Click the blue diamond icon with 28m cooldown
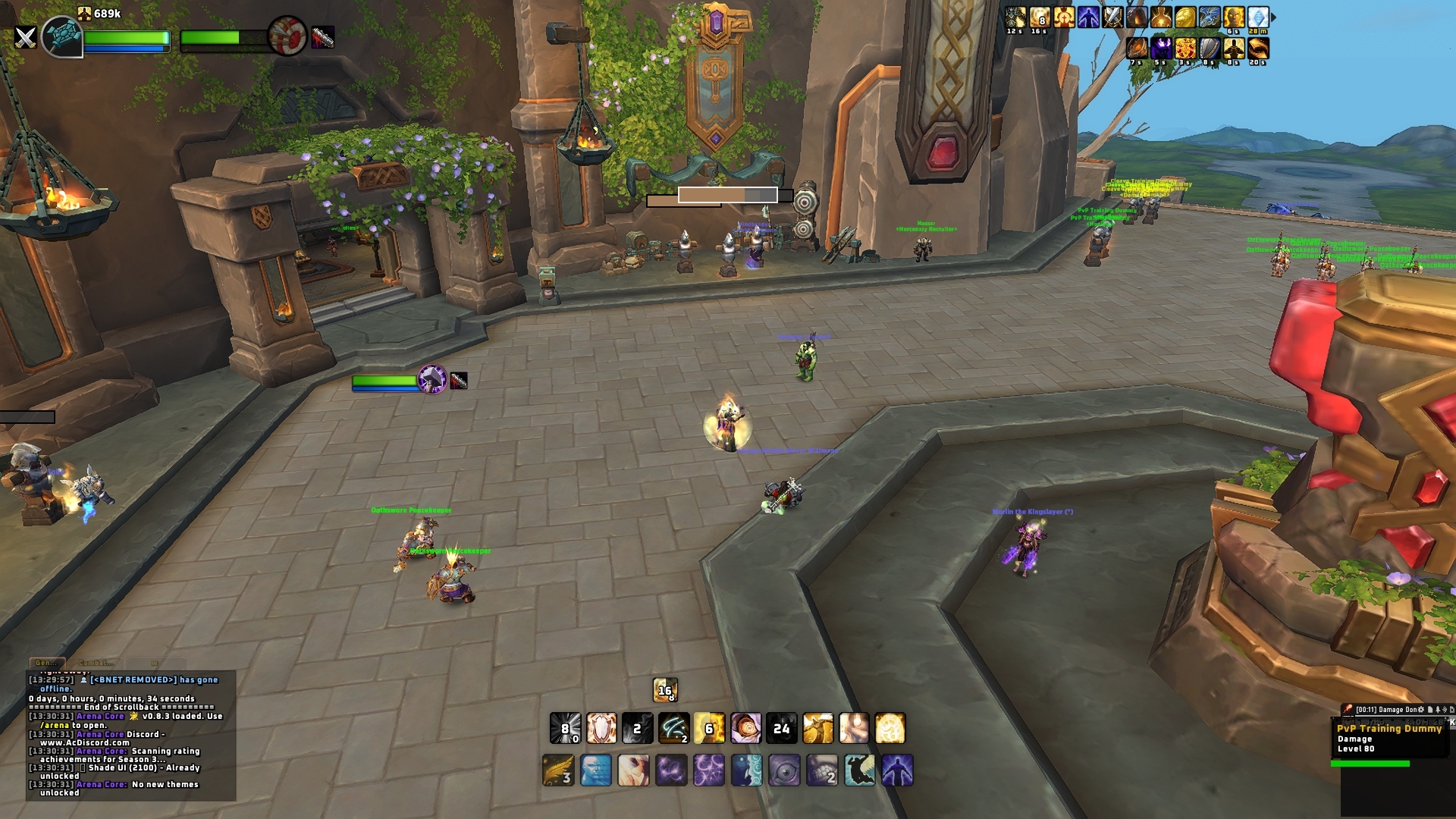 [x=1258, y=18]
